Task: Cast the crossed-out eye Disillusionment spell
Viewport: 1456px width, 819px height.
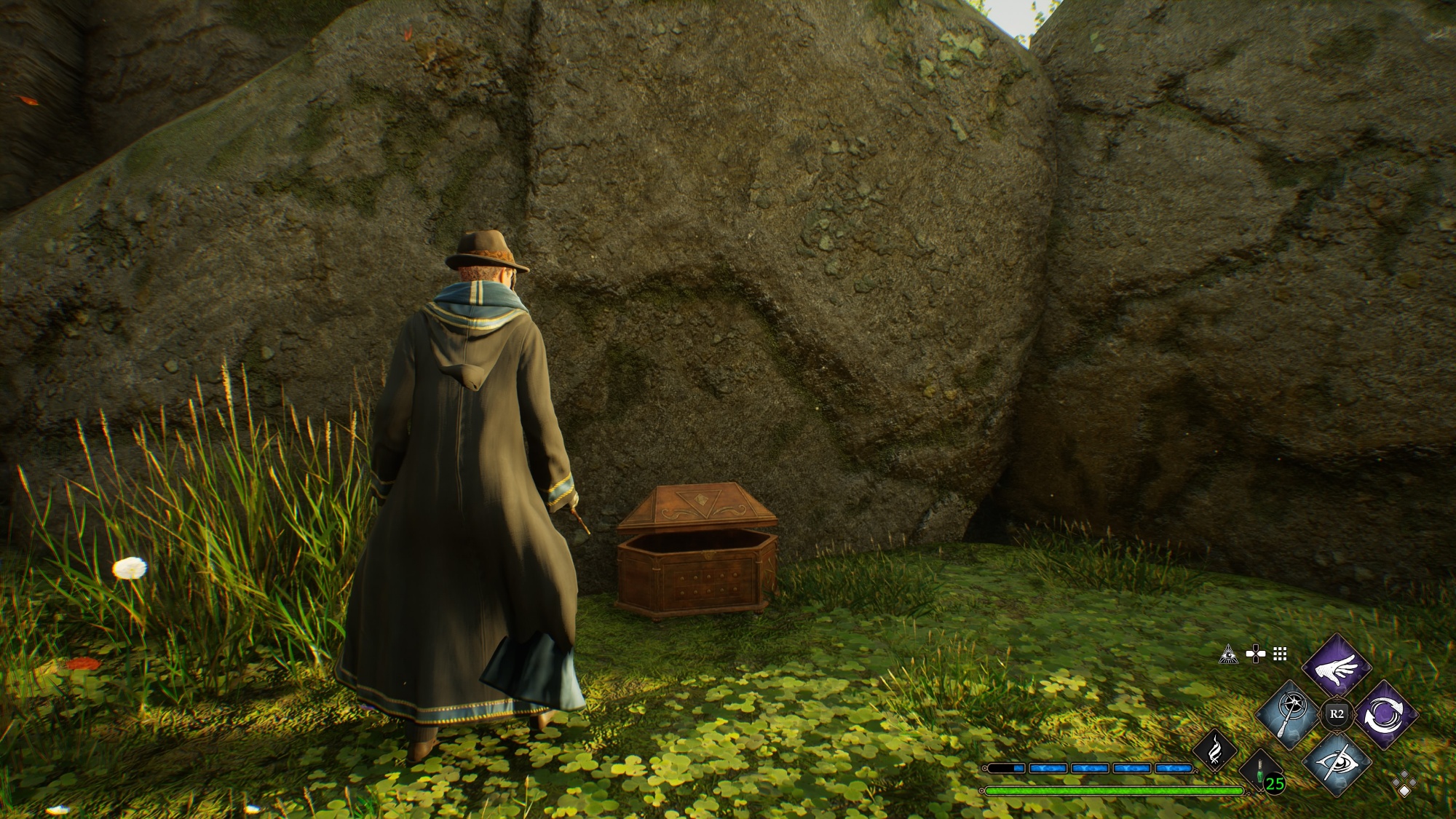Action: tap(1337, 762)
